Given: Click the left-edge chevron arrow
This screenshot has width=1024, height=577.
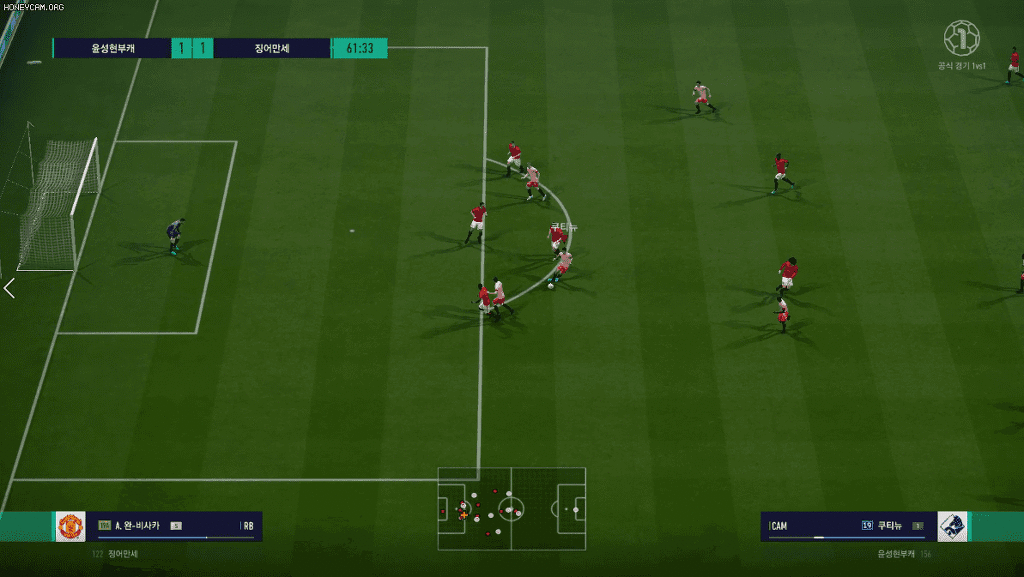Looking at the screenshot, I should point(9,289).
